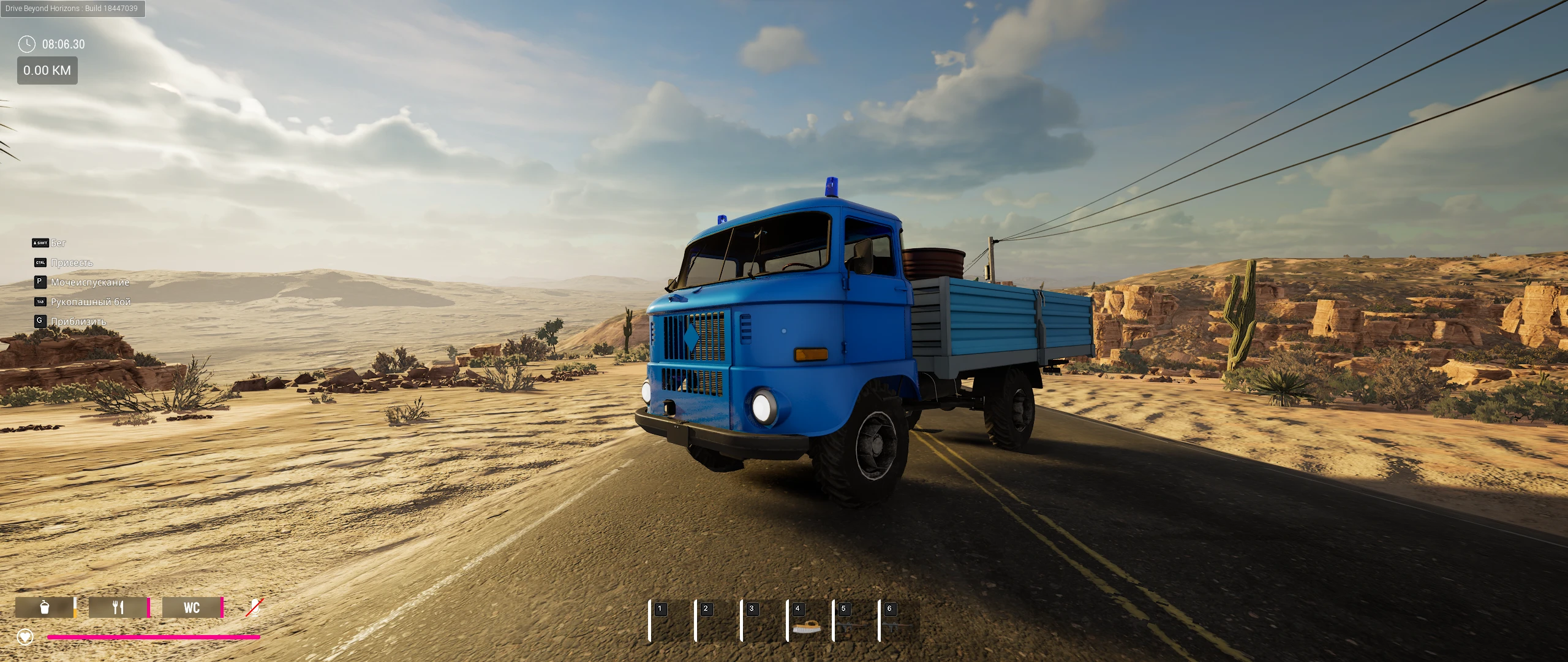Click the build version label at top left
1568x662 pixels.
pyautogui.click(x=72, y=9)
